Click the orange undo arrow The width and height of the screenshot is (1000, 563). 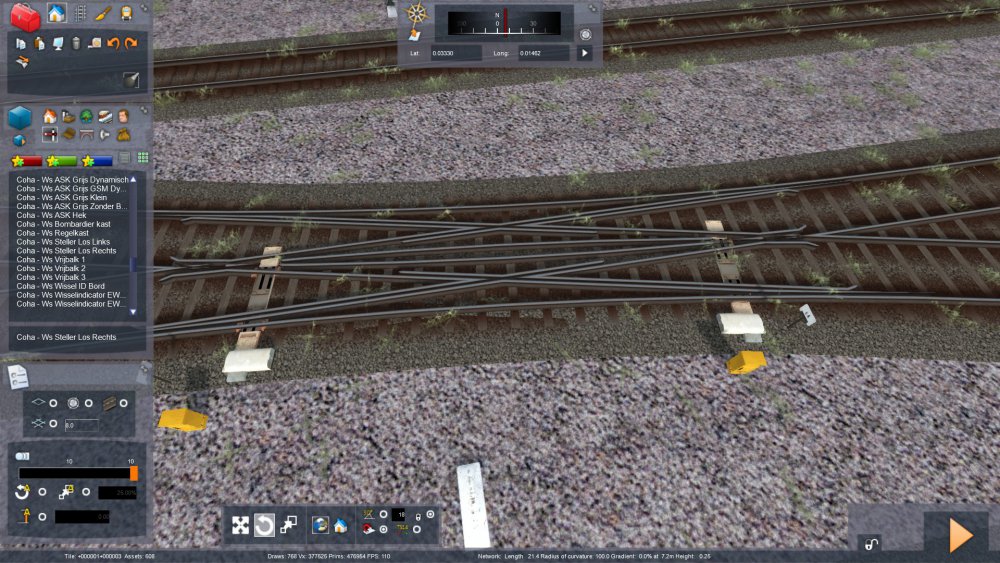[113, 43]
